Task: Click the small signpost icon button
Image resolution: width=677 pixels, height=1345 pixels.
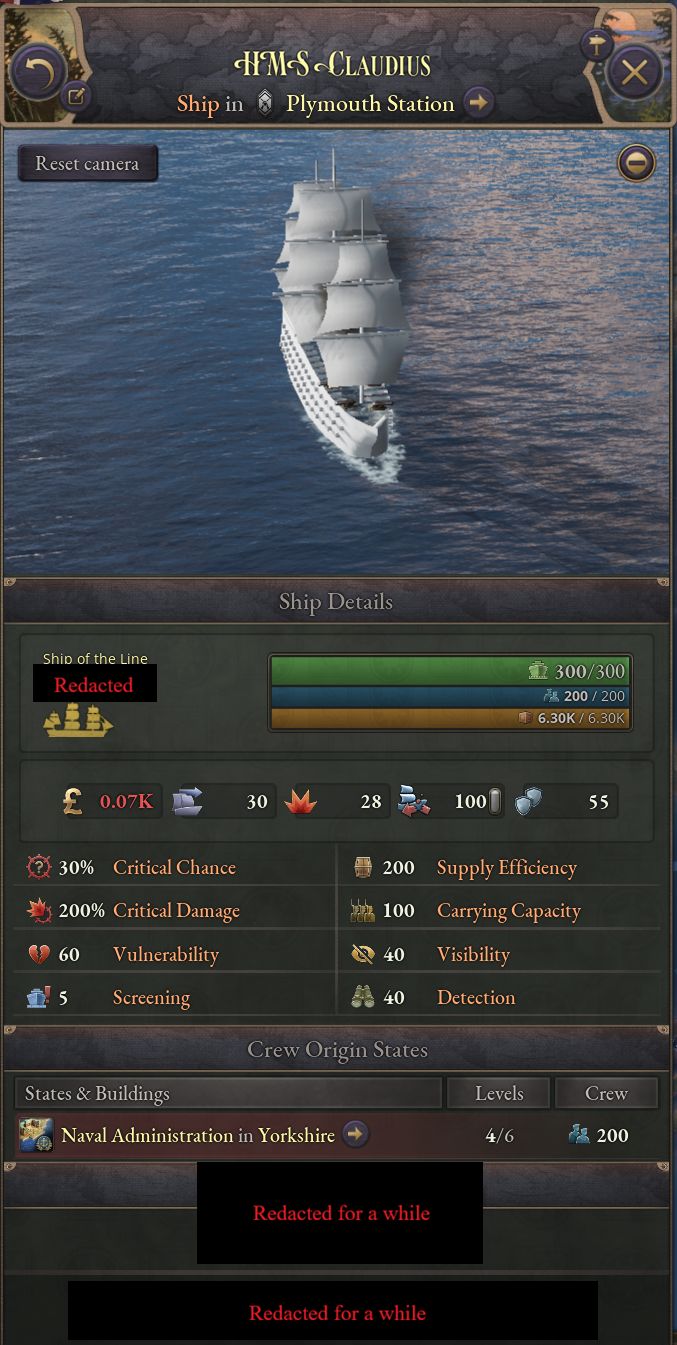Action: [x=596, y=44]
